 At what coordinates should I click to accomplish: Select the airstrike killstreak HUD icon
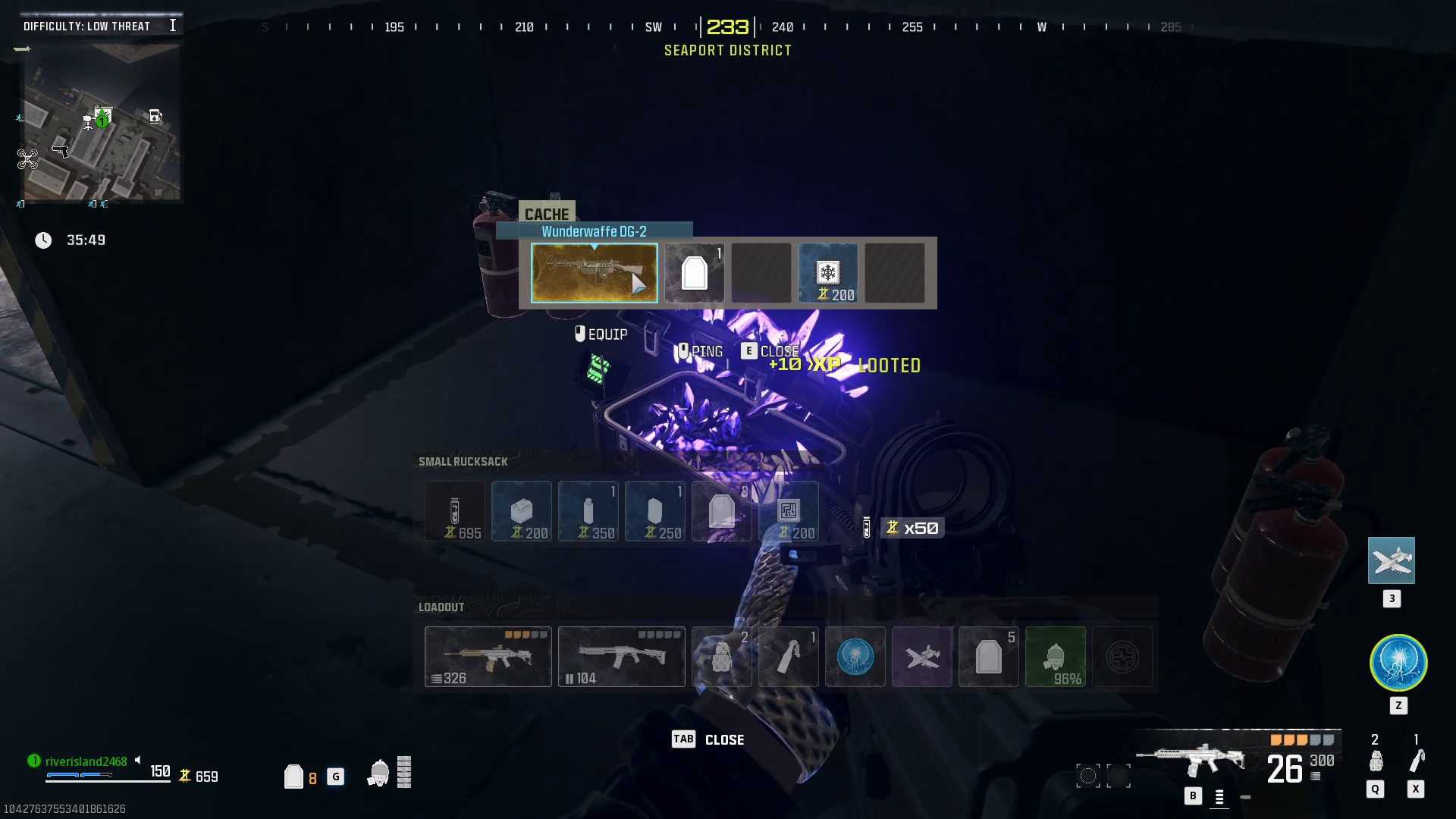pyautogui.click(x=1392, y=560)
